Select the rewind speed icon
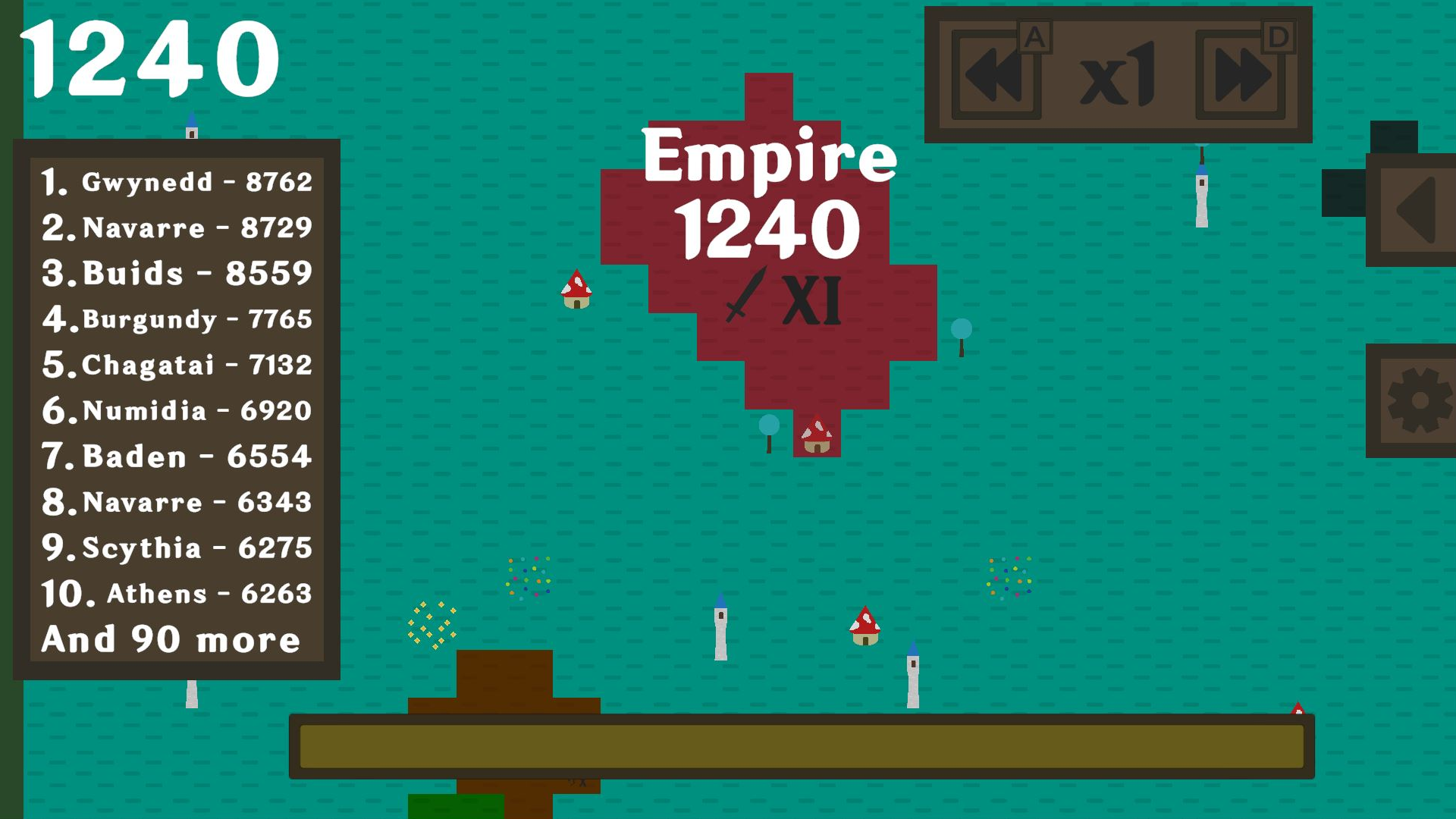This screenshot has height=819, width=1456. coord(997,74)
